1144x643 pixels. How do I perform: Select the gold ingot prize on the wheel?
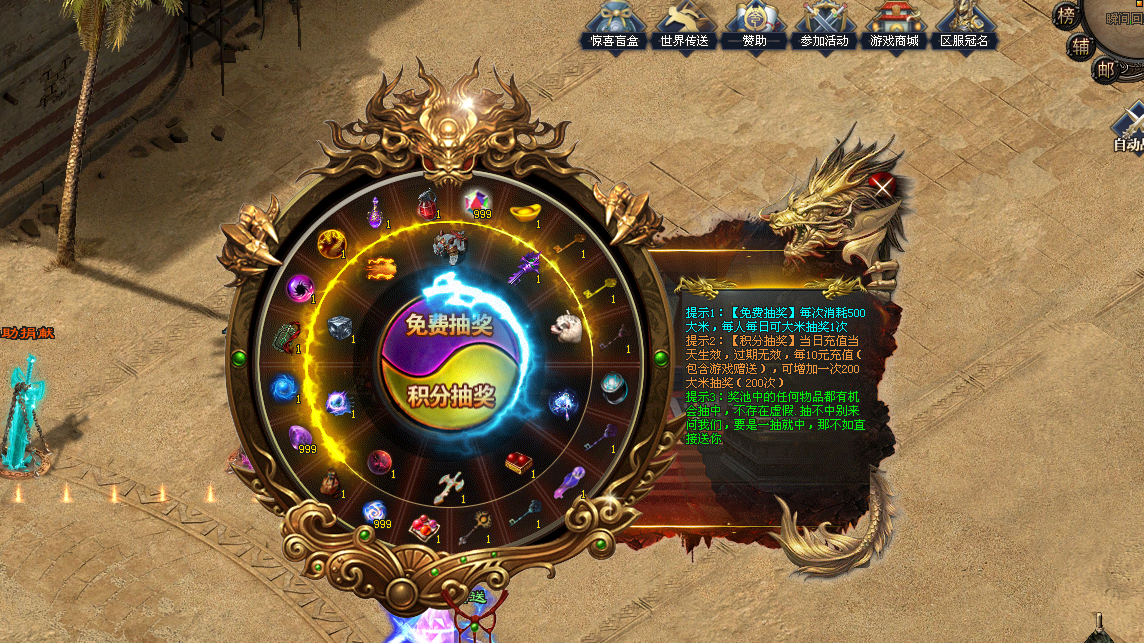coord(526,213)
